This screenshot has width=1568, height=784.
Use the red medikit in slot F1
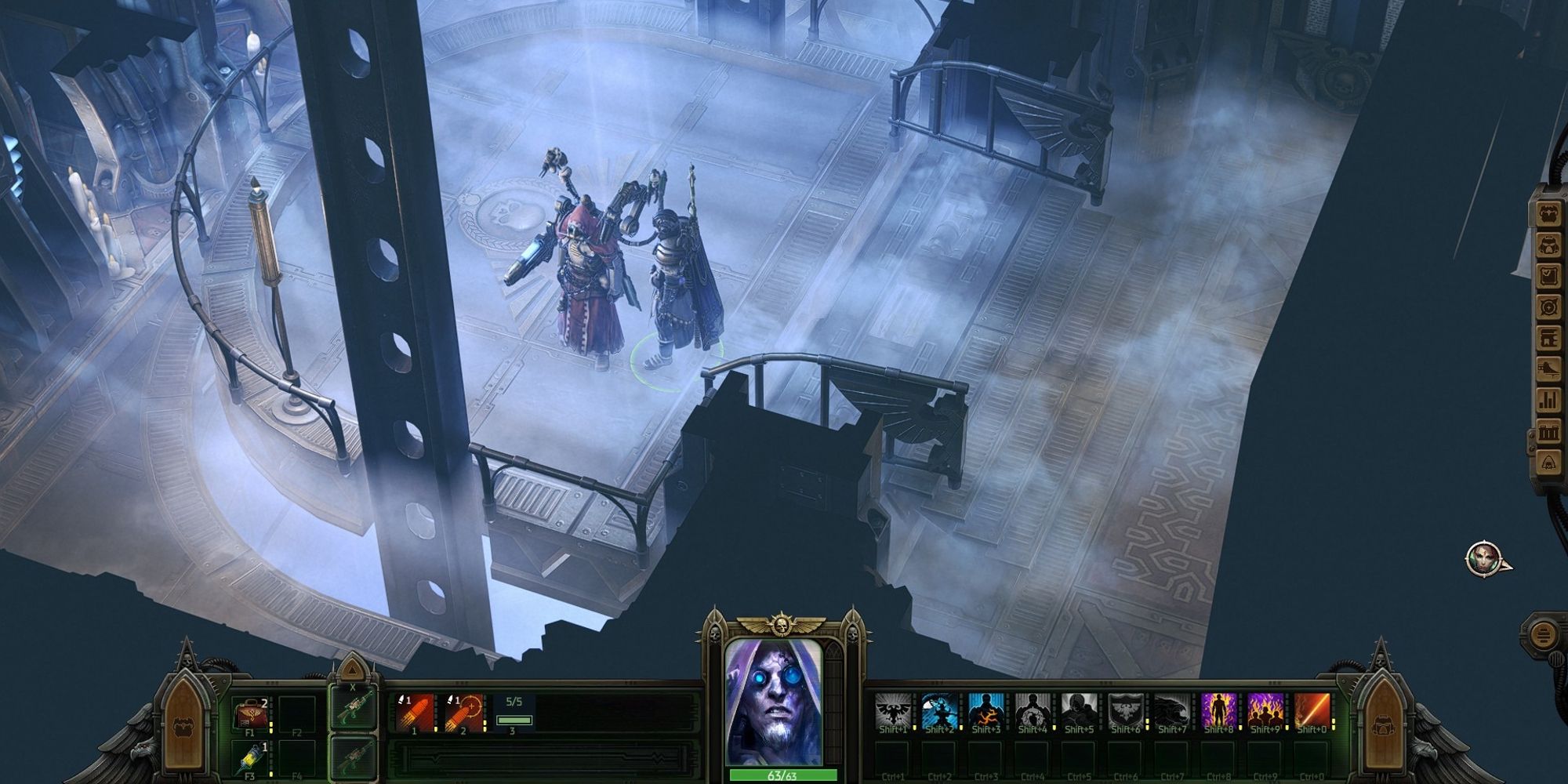click(x=251, y=714)
